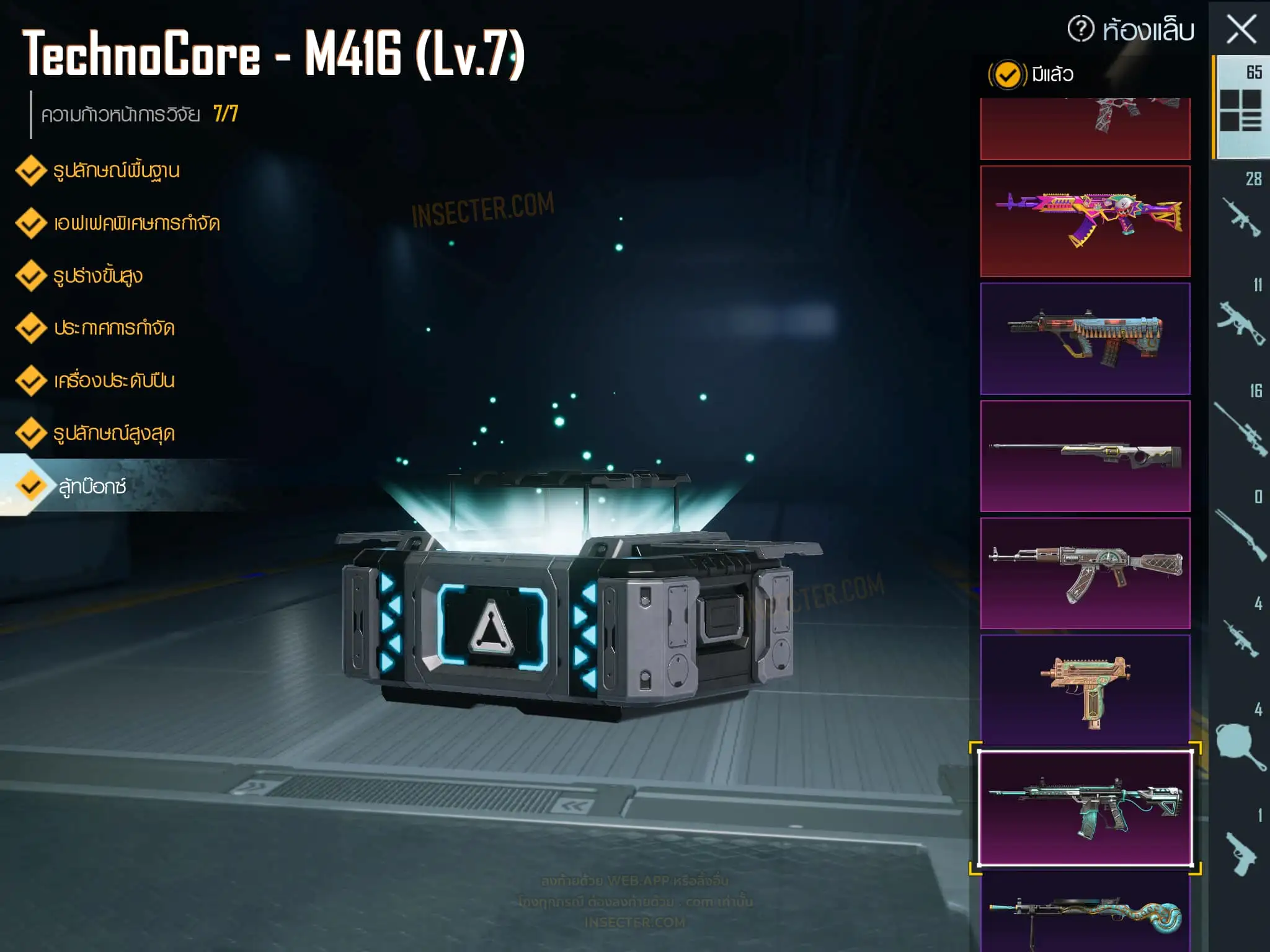Select the TechnoCore M416 skin thumbnail
This screenshot has height=952, width=1270.
pos(1085,808)
